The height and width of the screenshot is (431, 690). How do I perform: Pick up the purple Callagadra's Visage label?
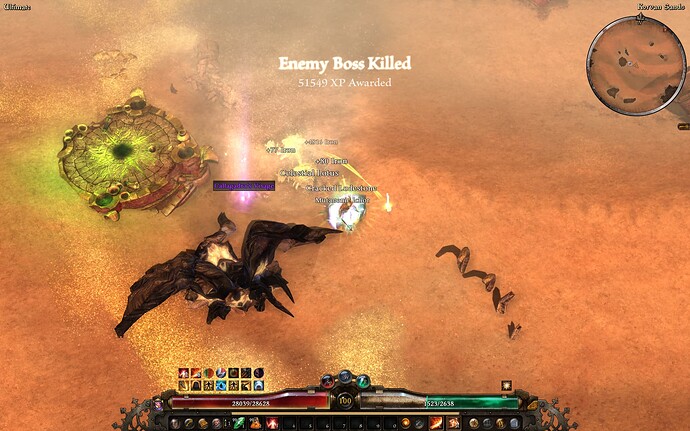pyautogui.click(x=243, y=186)
